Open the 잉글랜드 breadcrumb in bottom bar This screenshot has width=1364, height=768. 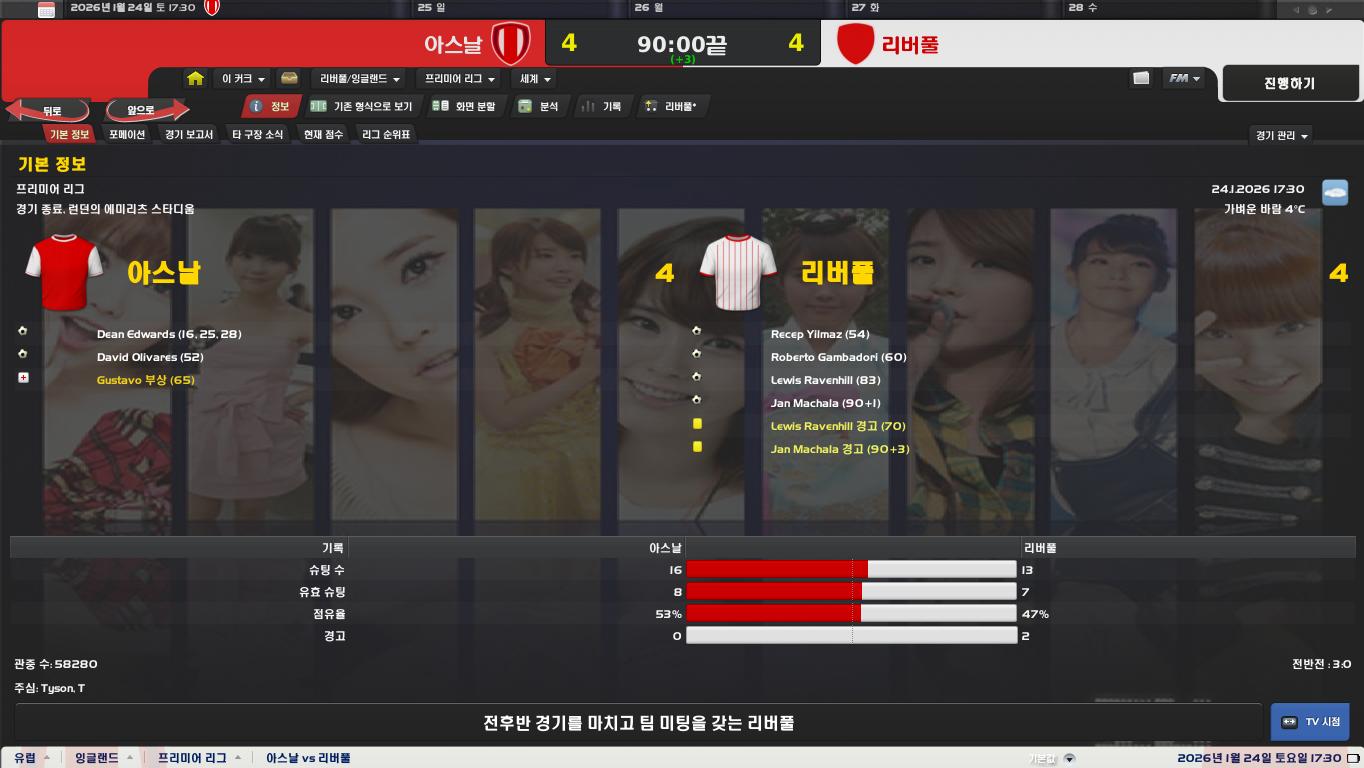click(x=97, y=758)
